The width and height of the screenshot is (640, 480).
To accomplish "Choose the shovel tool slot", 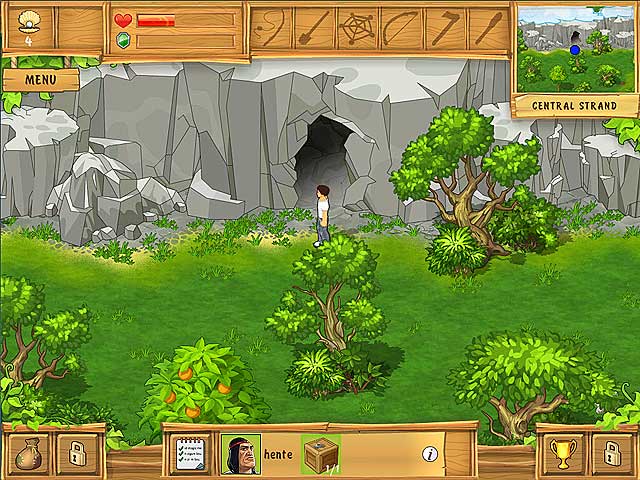I will point(314,28).
